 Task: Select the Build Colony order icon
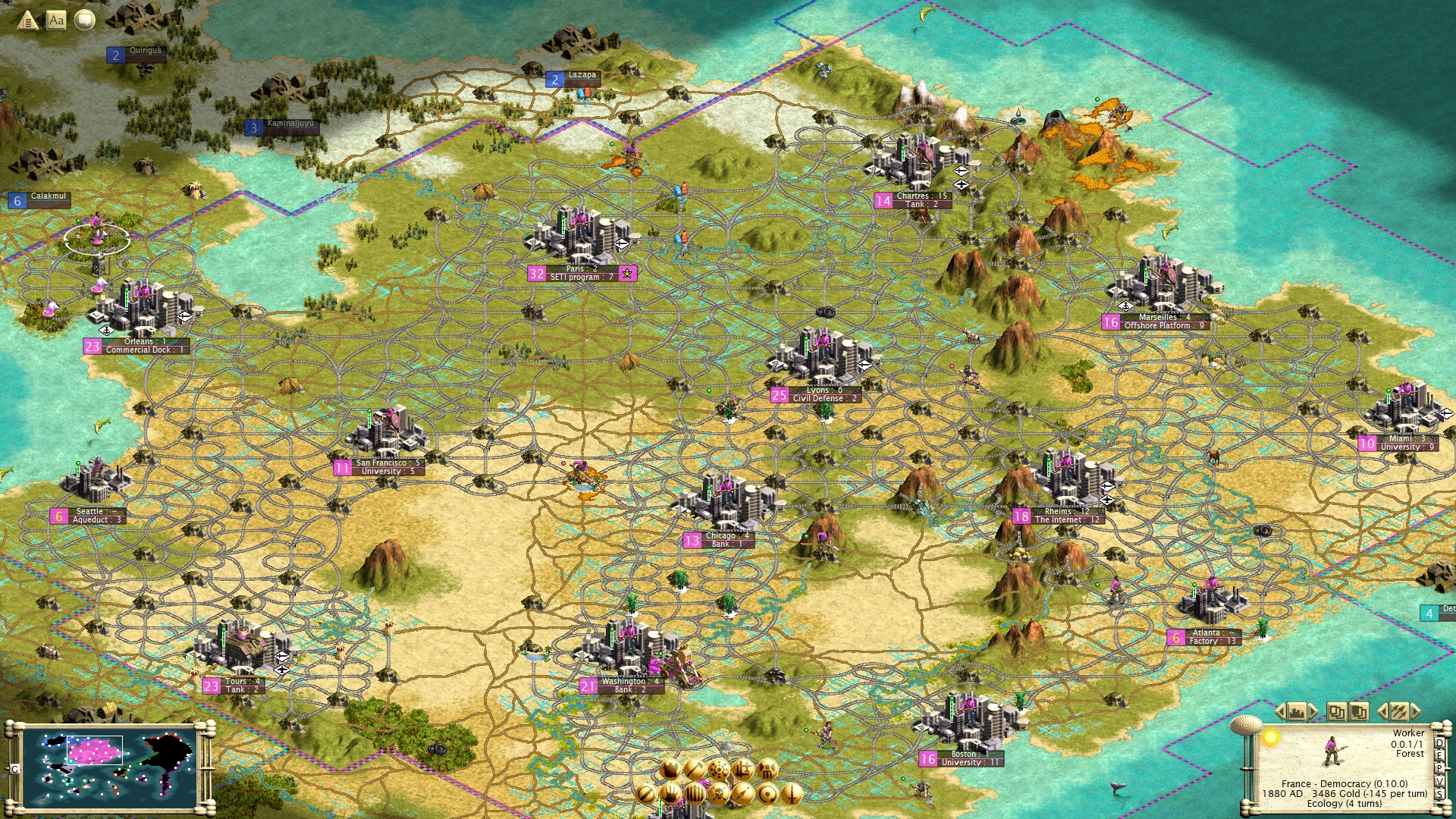[x=718, y=770]
